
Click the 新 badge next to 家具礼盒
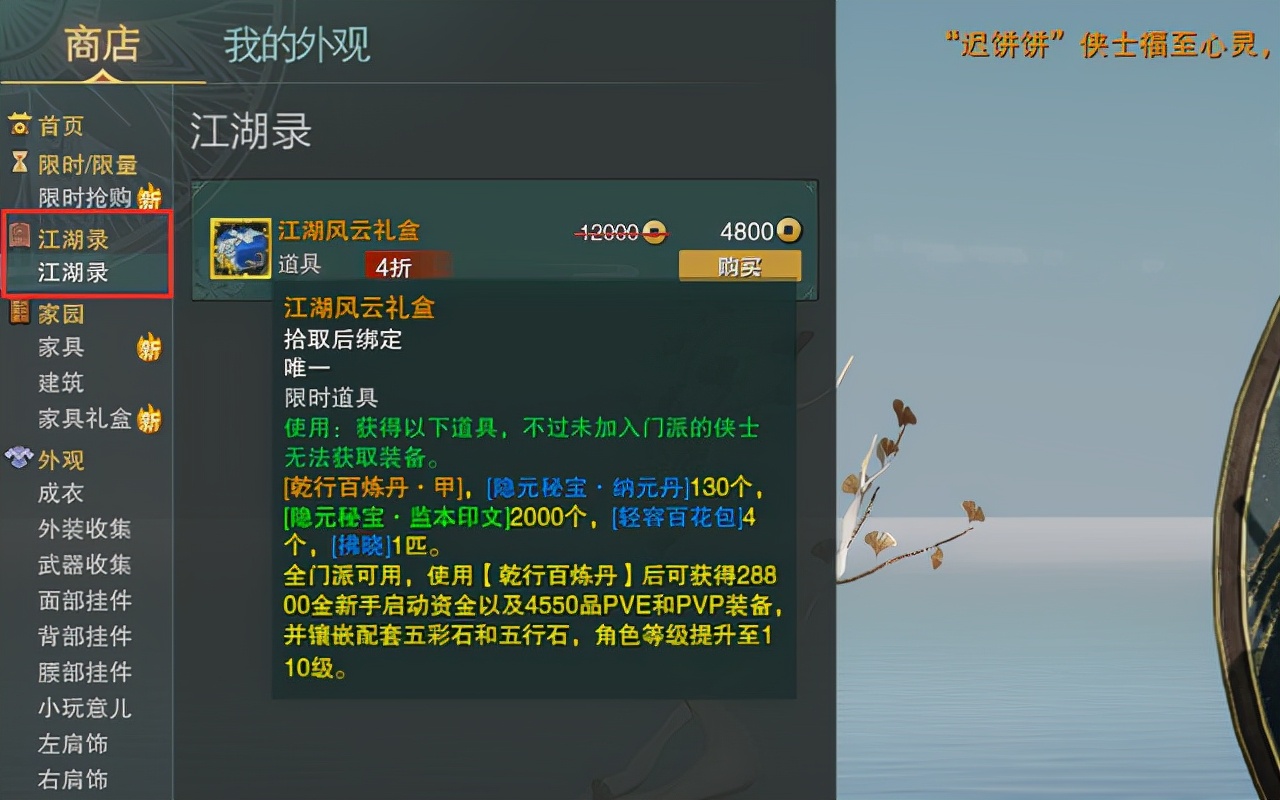click(150, 420)
